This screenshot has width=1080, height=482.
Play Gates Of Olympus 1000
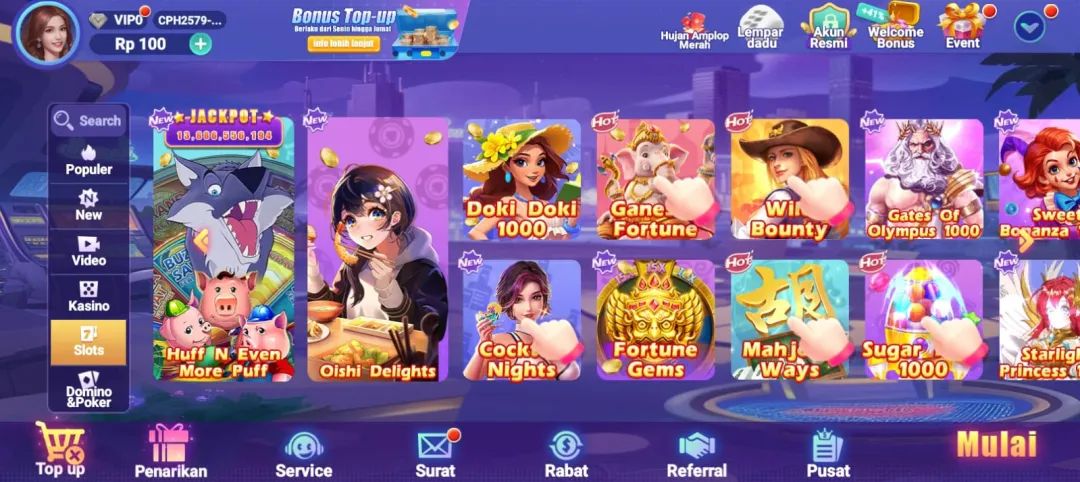923,180
